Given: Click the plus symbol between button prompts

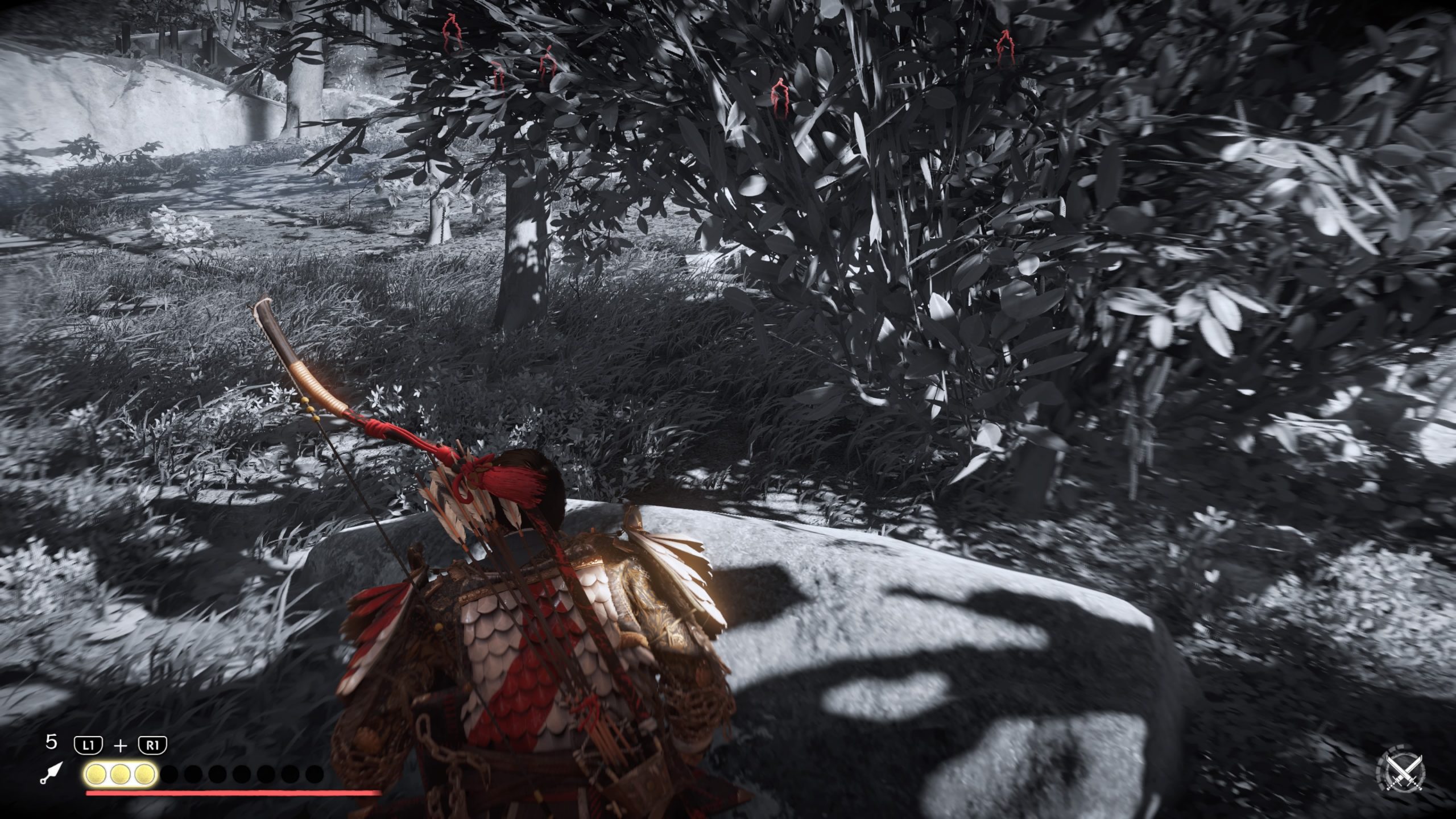Looking at the screenshot, I should coord(121,746).
